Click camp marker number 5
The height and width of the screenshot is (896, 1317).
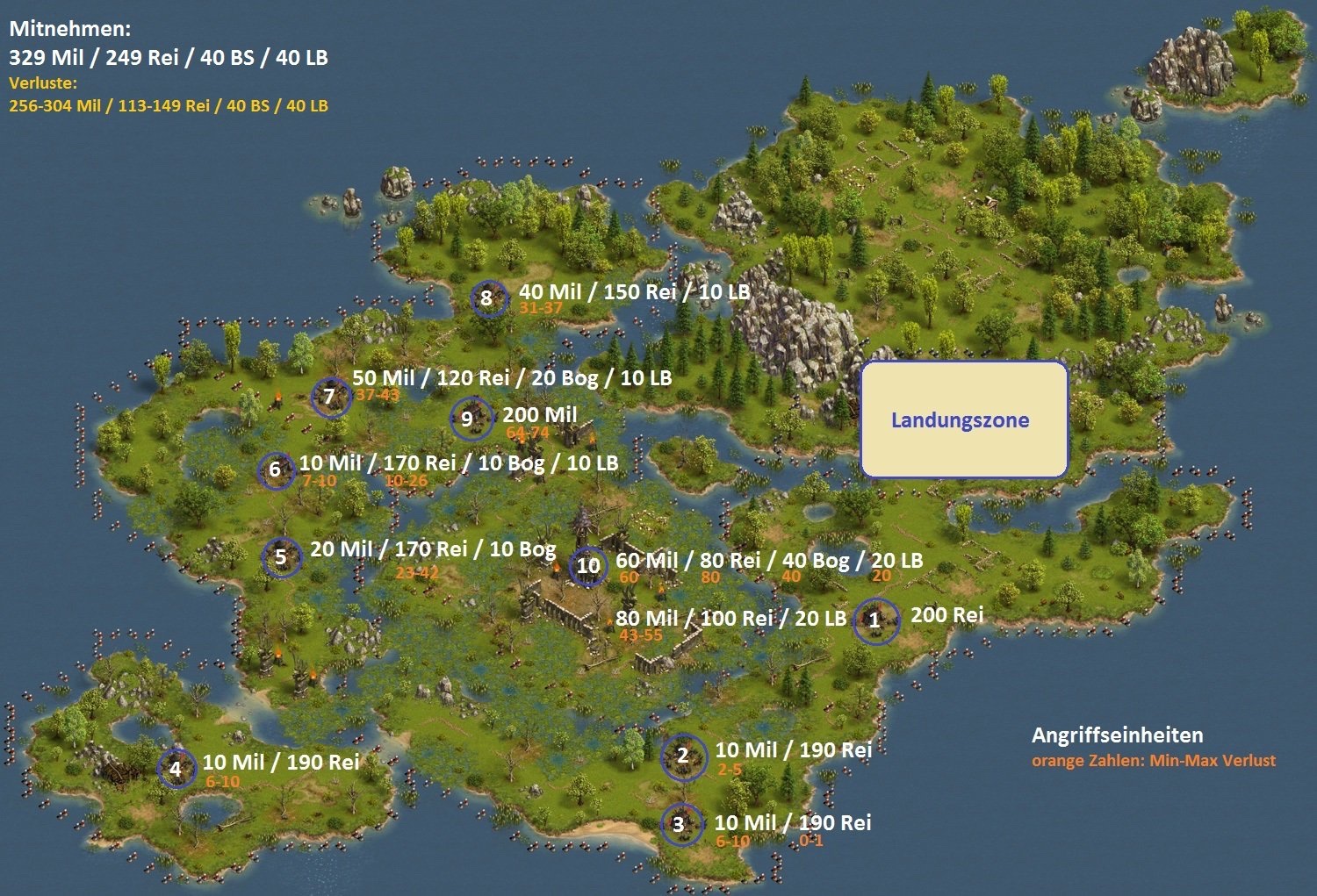tap(282, 556)
